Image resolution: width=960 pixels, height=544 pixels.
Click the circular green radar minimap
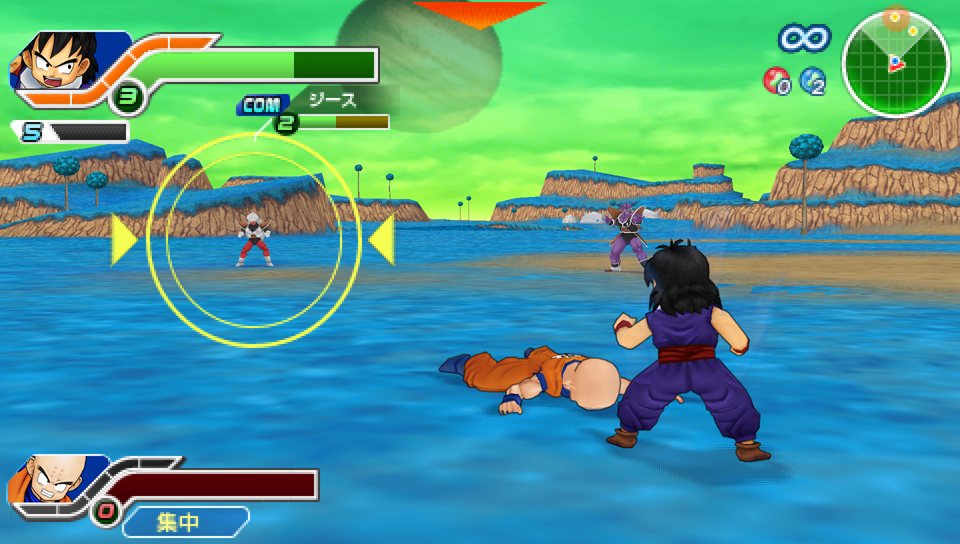[x=895, y=65]
